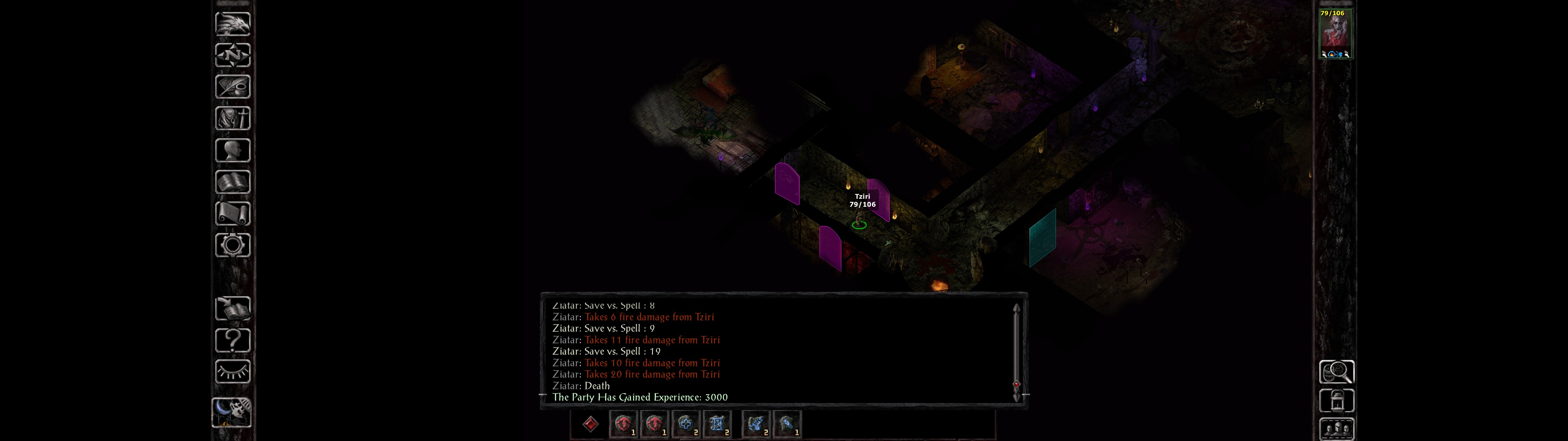Image resolution: width=1568 pixels, height=441 pixels.
Task: Toggle the closed-eye hide interface button
Action: (x=232, y=371)
